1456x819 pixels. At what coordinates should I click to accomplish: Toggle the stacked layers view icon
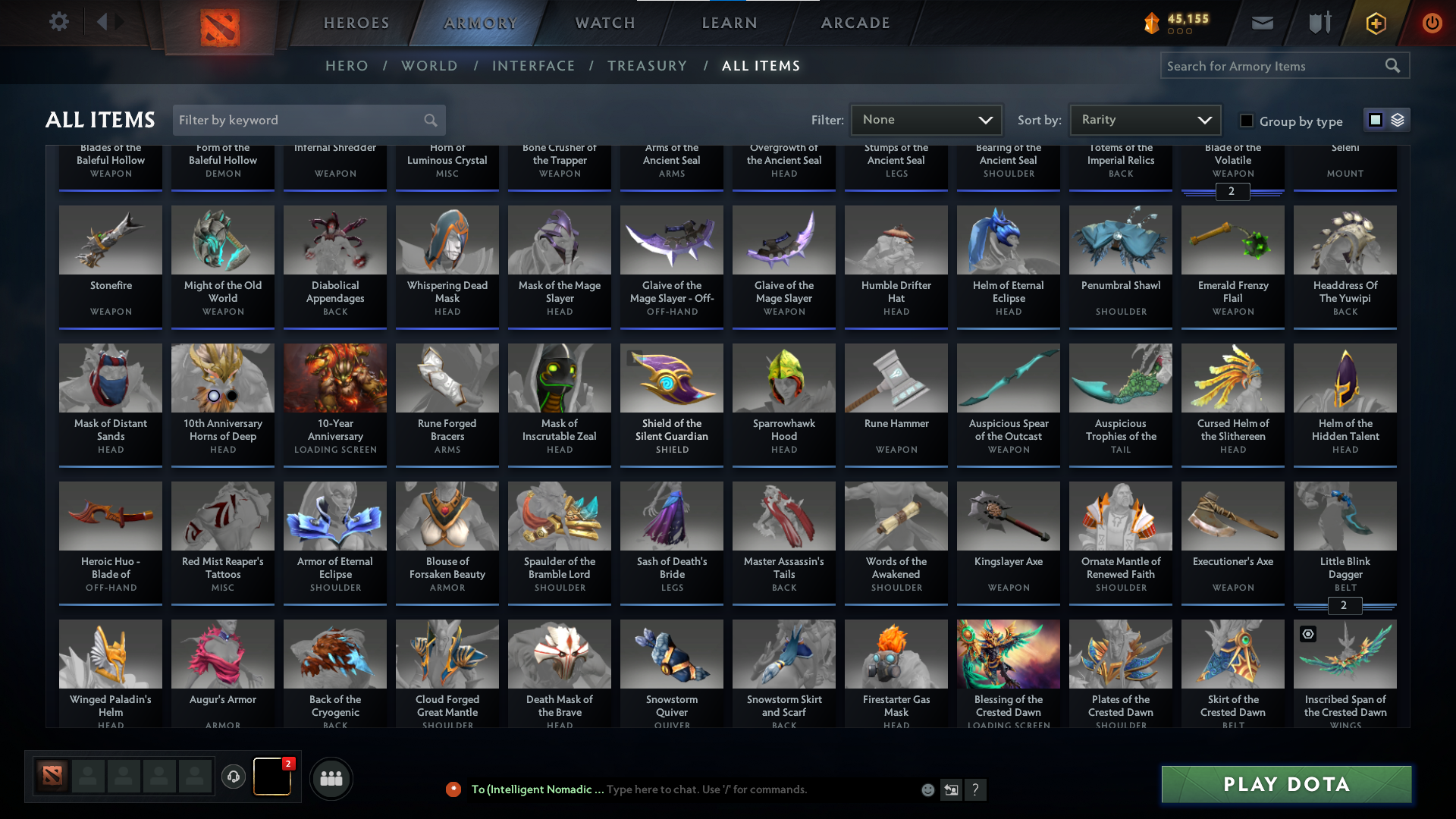(x=1397, y=120)
